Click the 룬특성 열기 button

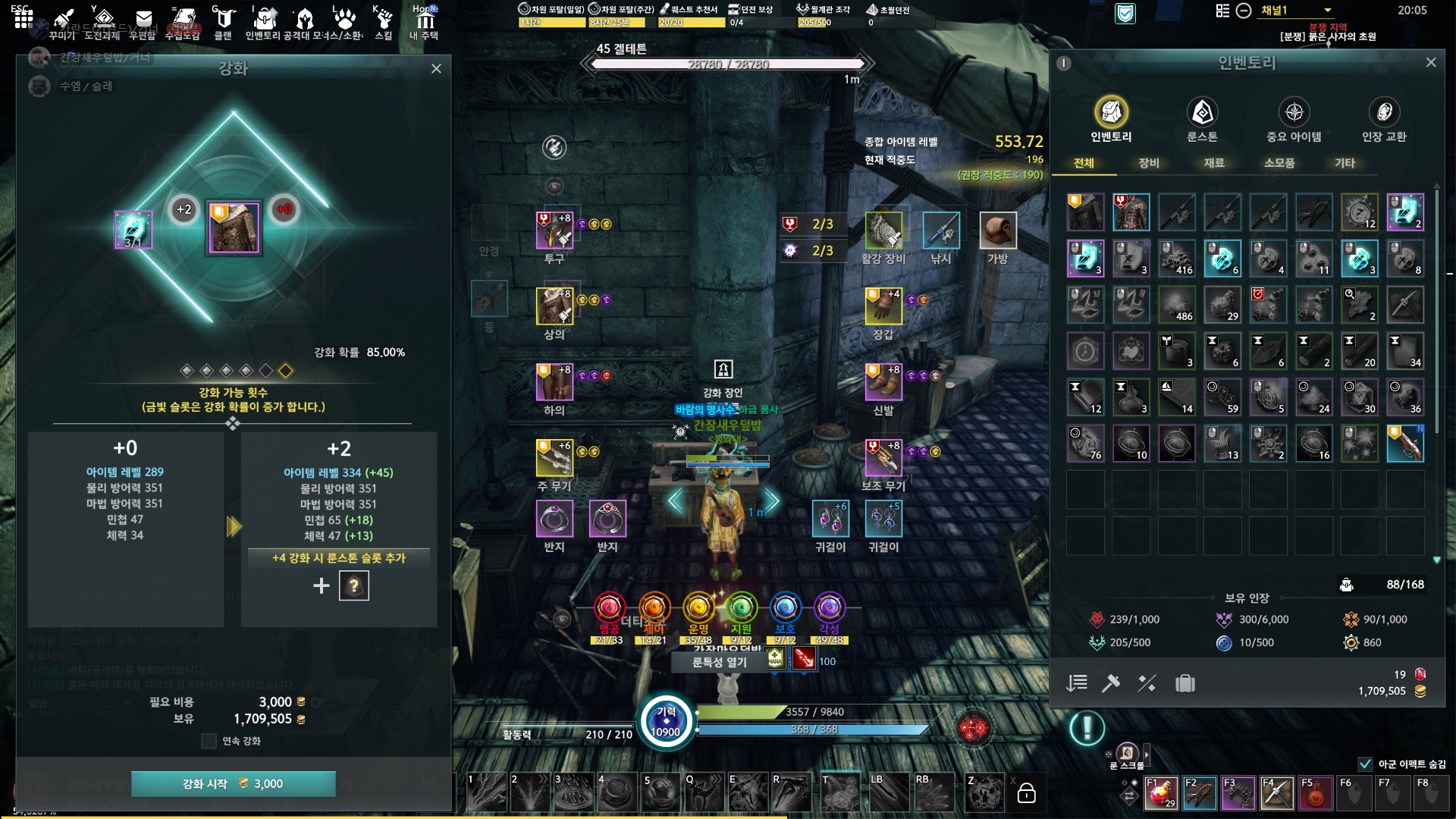(719, 662)
